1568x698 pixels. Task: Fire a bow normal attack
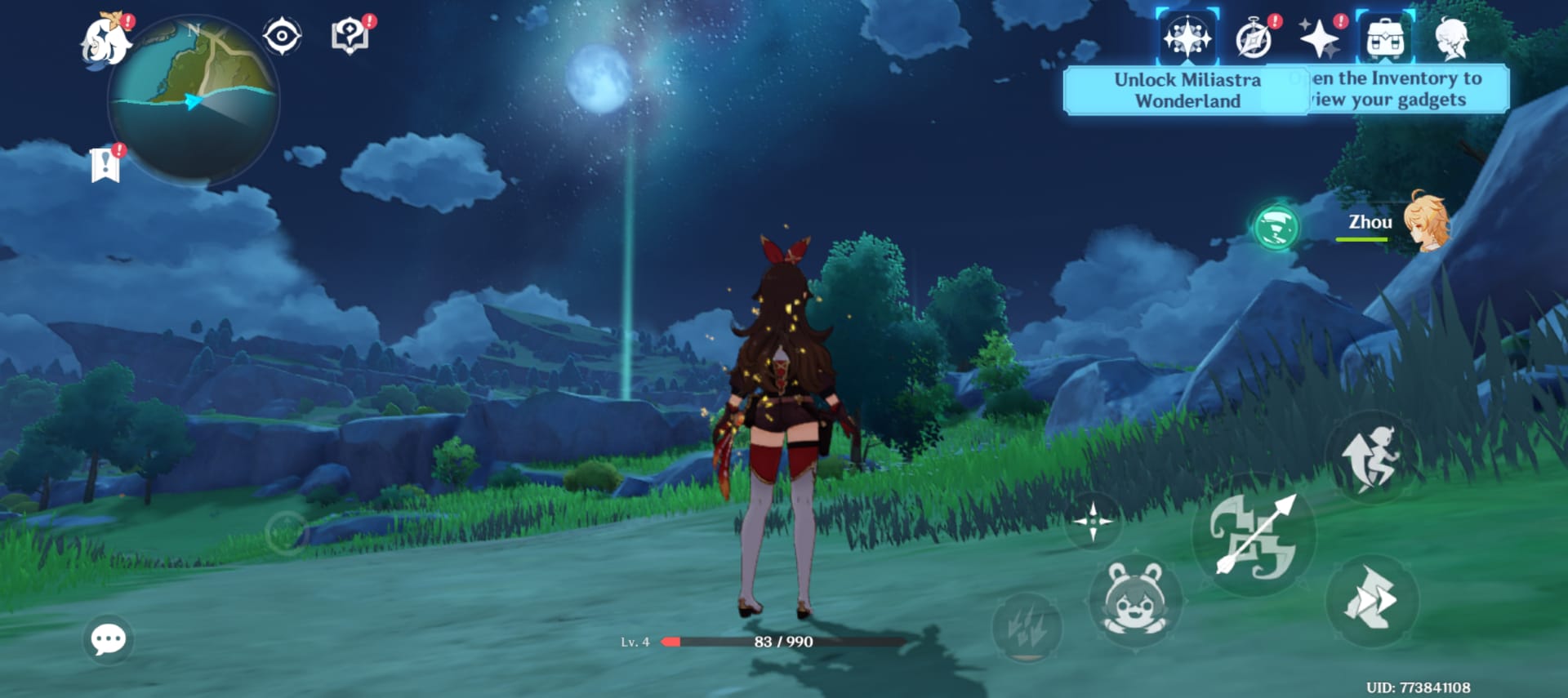1254,536
